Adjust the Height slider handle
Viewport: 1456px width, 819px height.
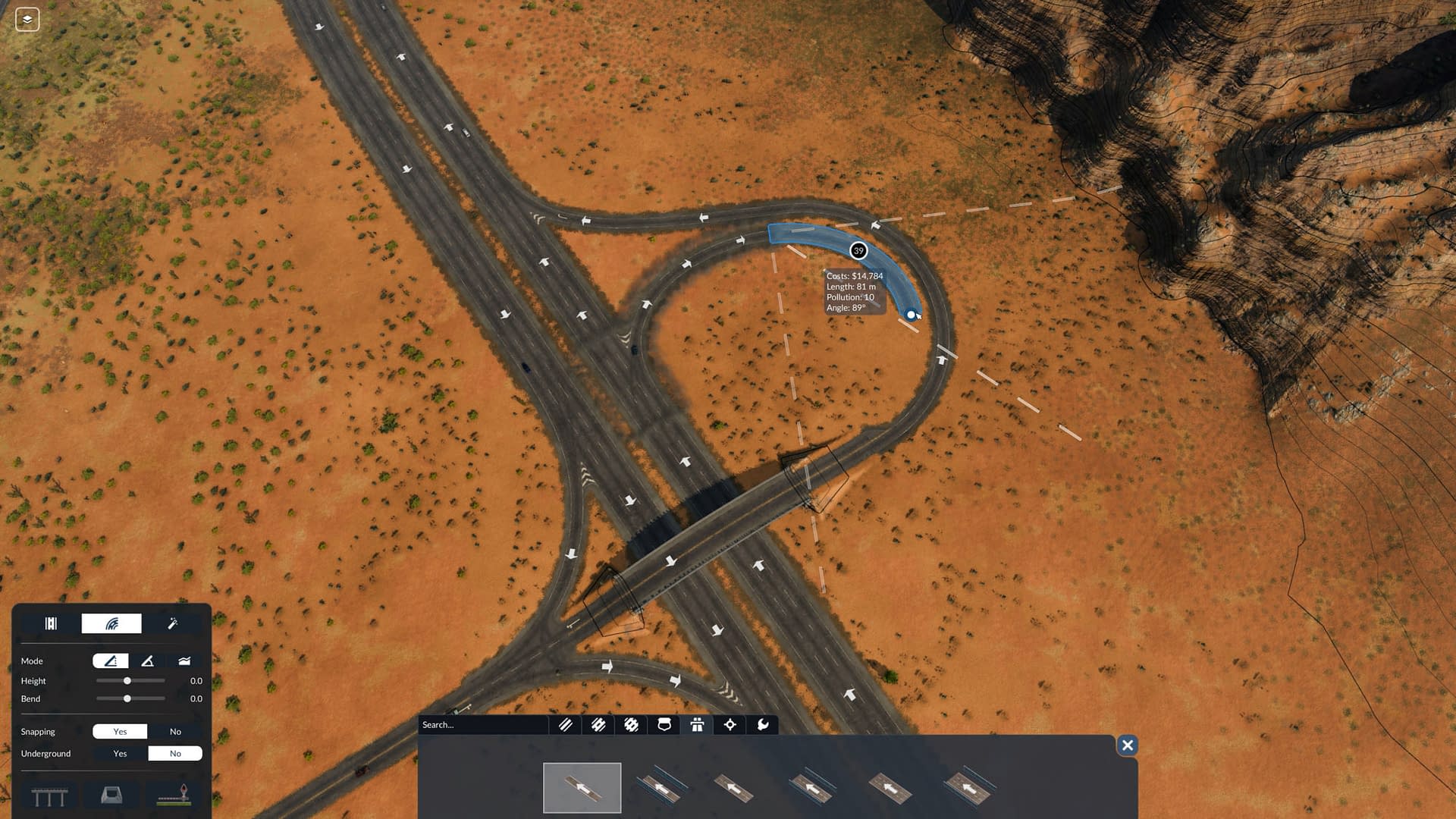[x=127, y=681]
